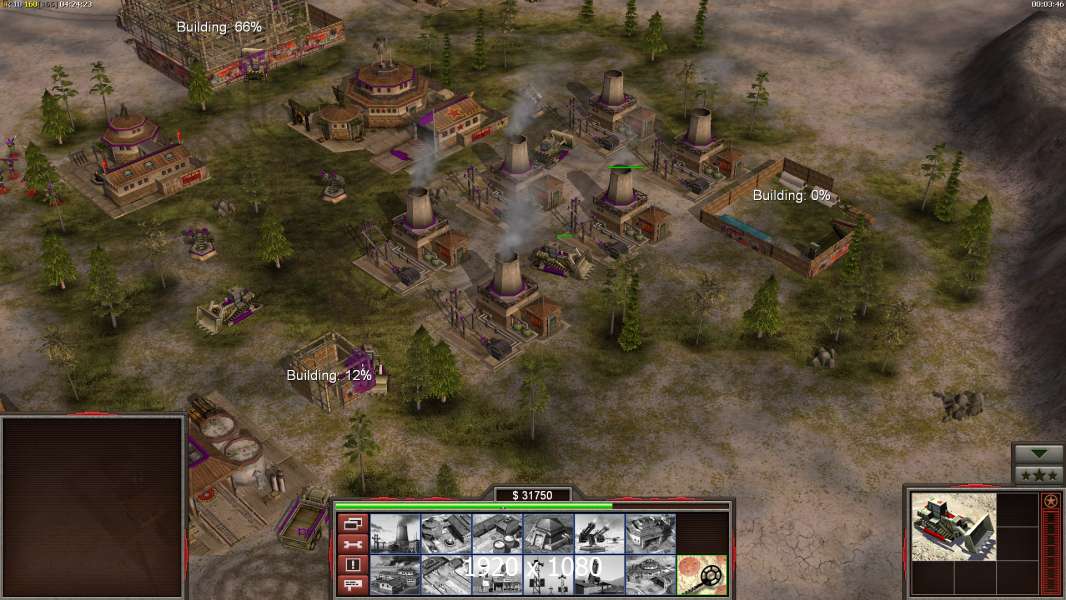The width and height of the screenshot is (1066, 600).
Task: Click the red wrench button
Action: point(352,545)
